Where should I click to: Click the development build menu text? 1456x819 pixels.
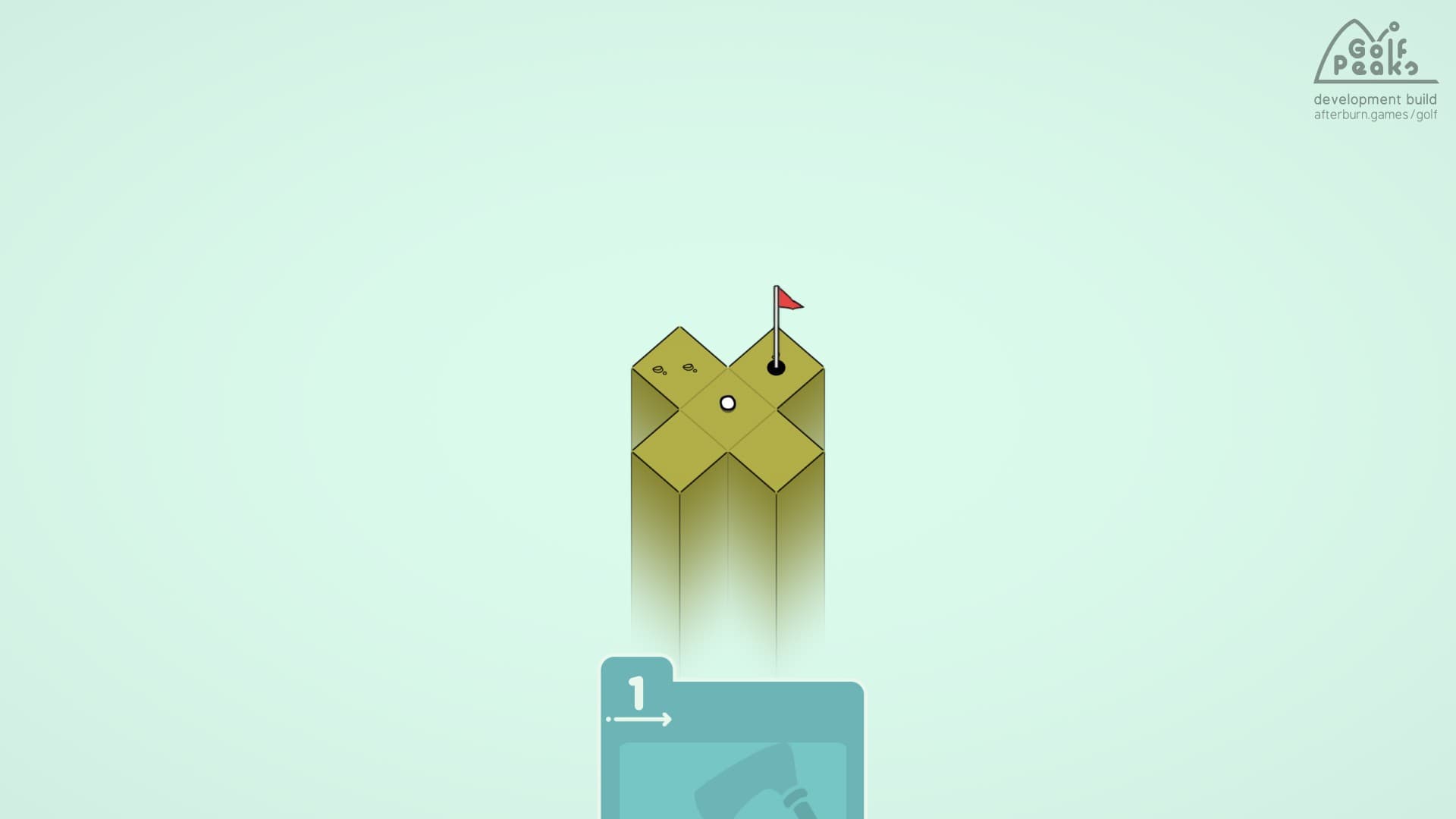pyautogui.click(x=1374, y=99)
